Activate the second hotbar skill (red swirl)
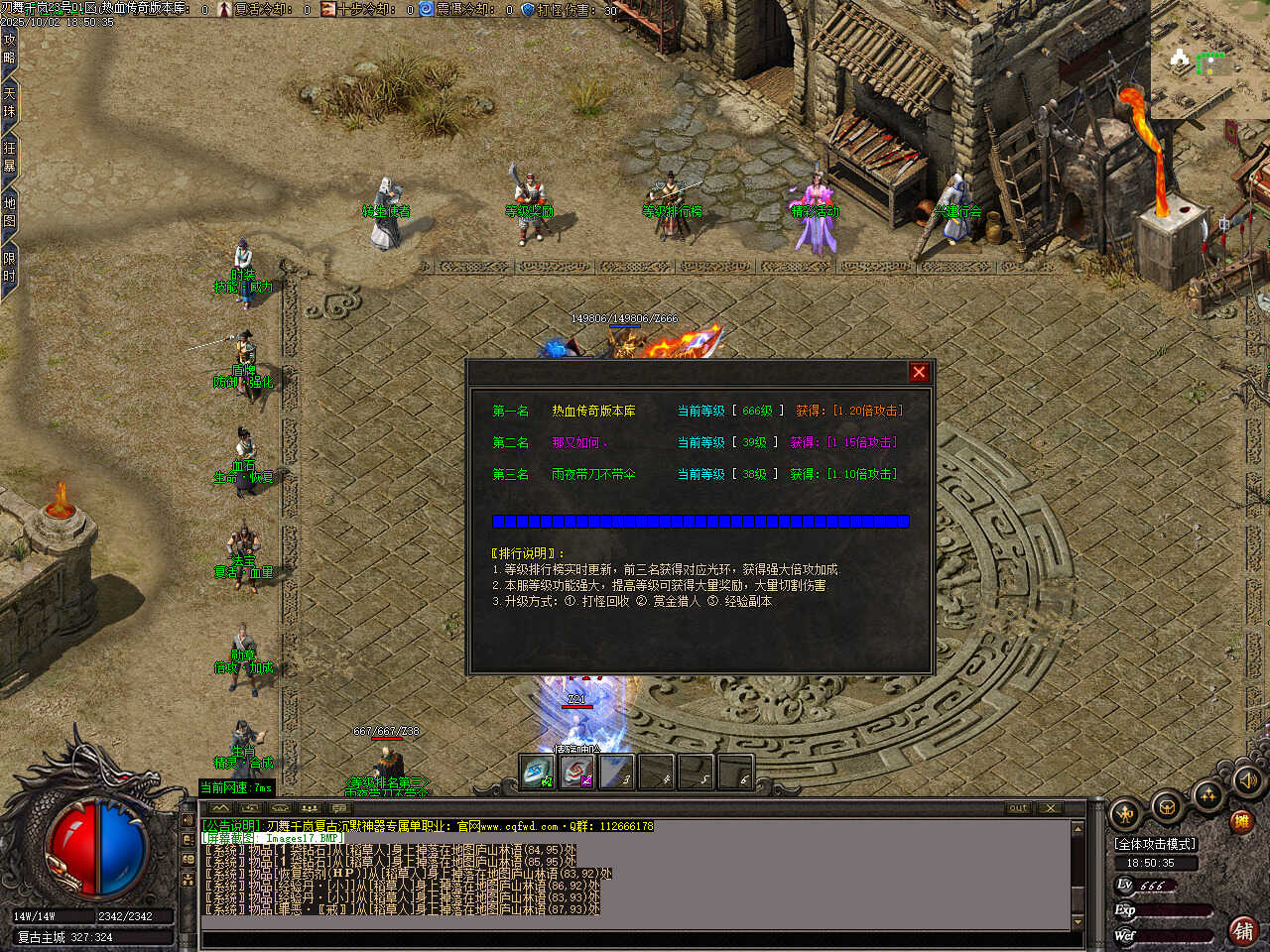Image resolution: width=1270 pixels, height=952 pixels. (x=577, y=773)
